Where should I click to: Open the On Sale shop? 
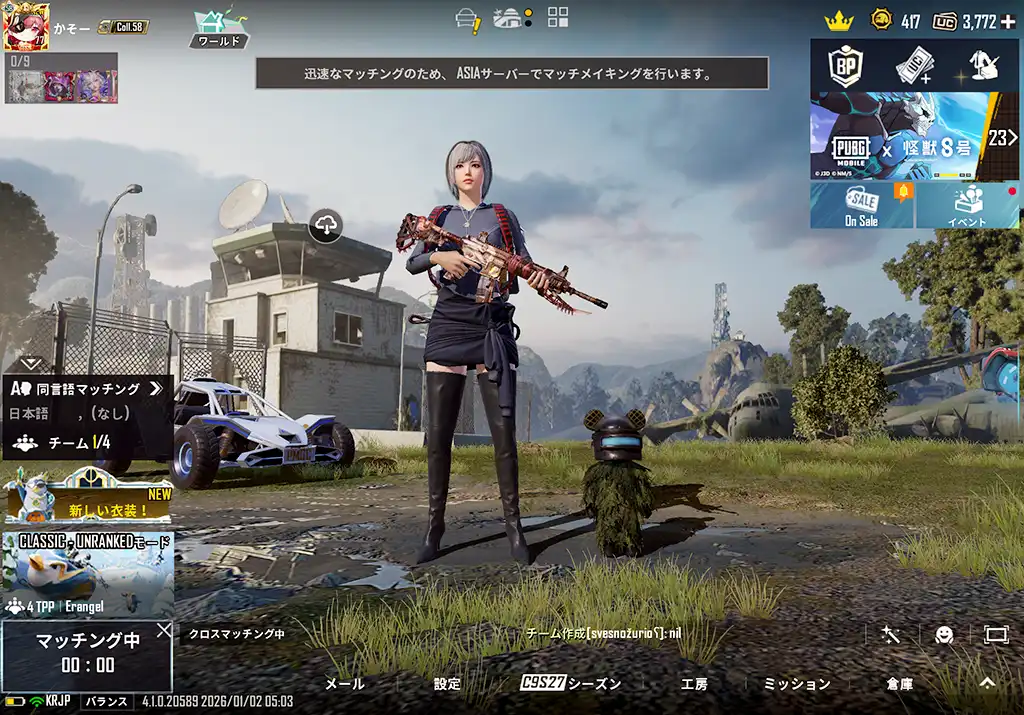coord(861,205)
